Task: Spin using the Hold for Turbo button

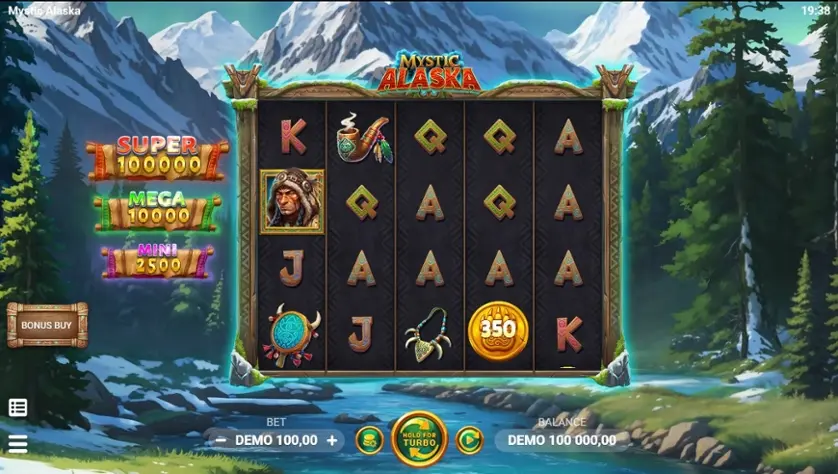Action: pyautogui.click(x=419, y=439)
